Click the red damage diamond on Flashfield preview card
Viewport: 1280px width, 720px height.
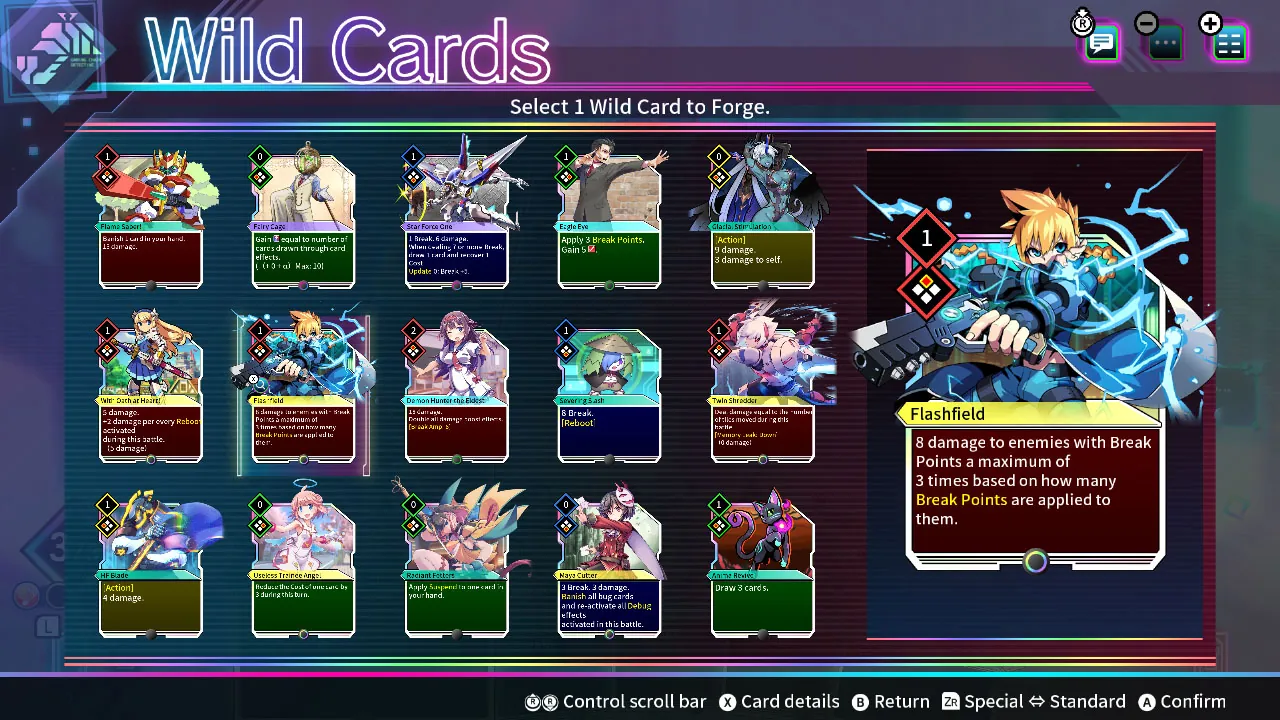click(x=925, y=237)
